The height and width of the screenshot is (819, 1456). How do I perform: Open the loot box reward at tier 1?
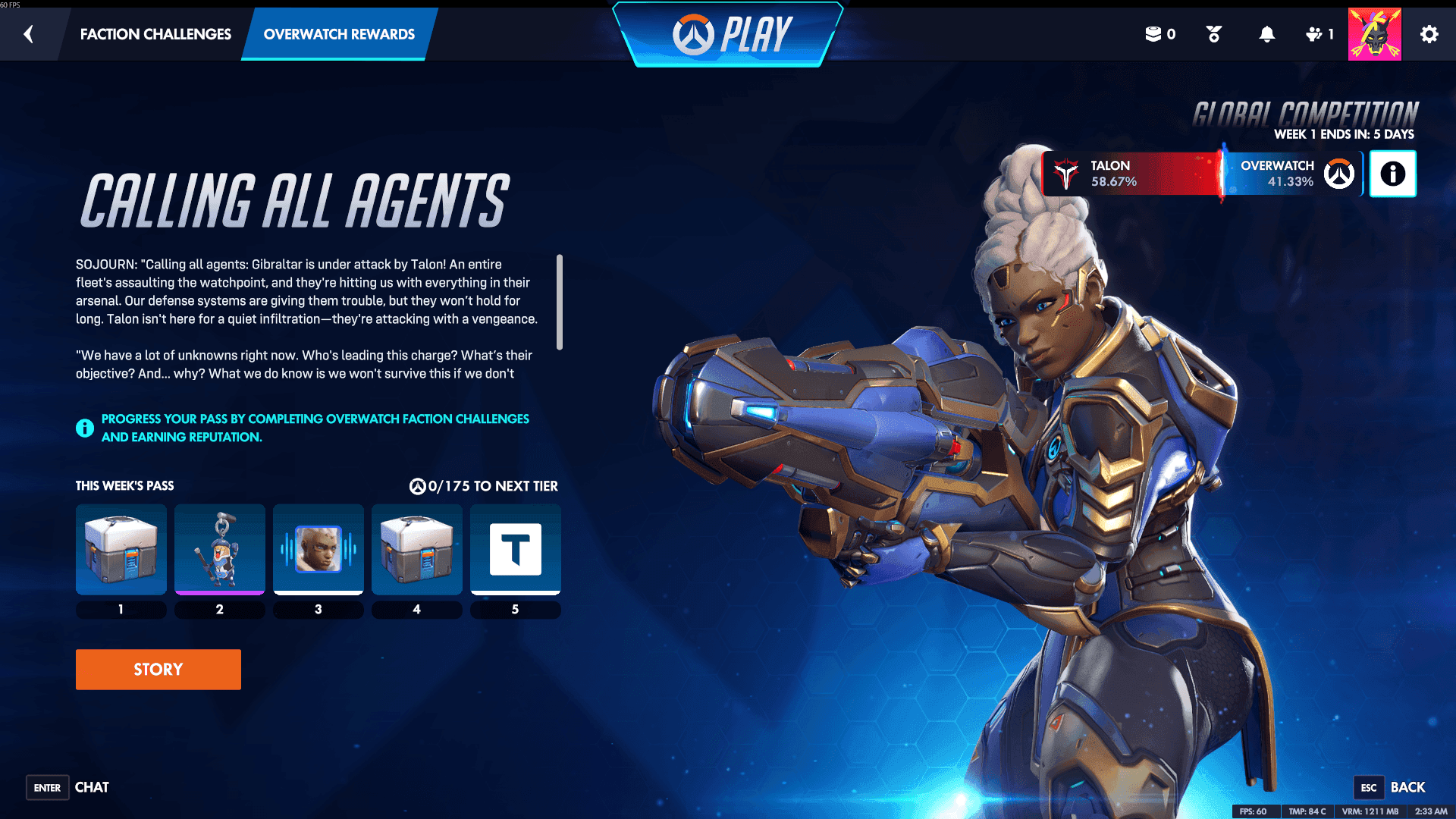(121, 550)
